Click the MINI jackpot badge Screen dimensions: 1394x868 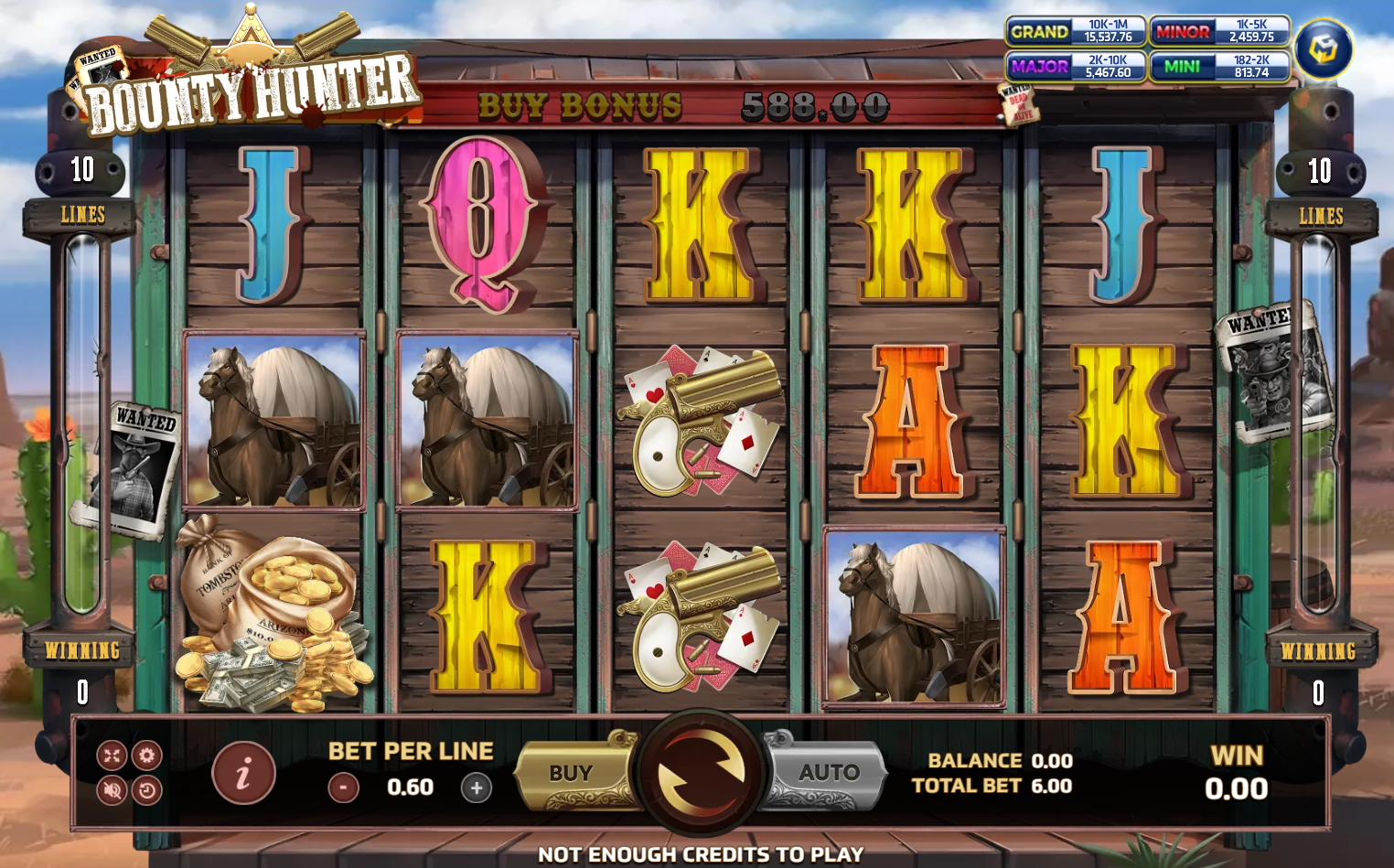point(1220,66)
